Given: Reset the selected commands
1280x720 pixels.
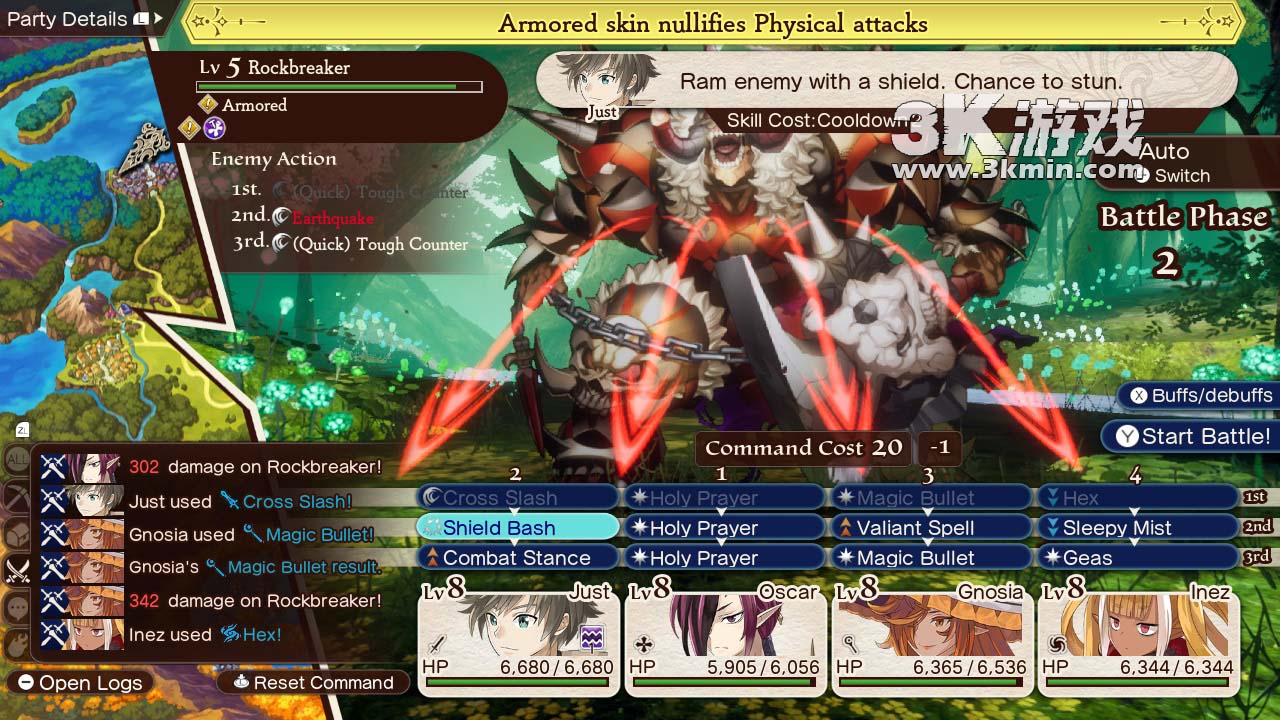Looking at the screenshot, I should [313, 683].
